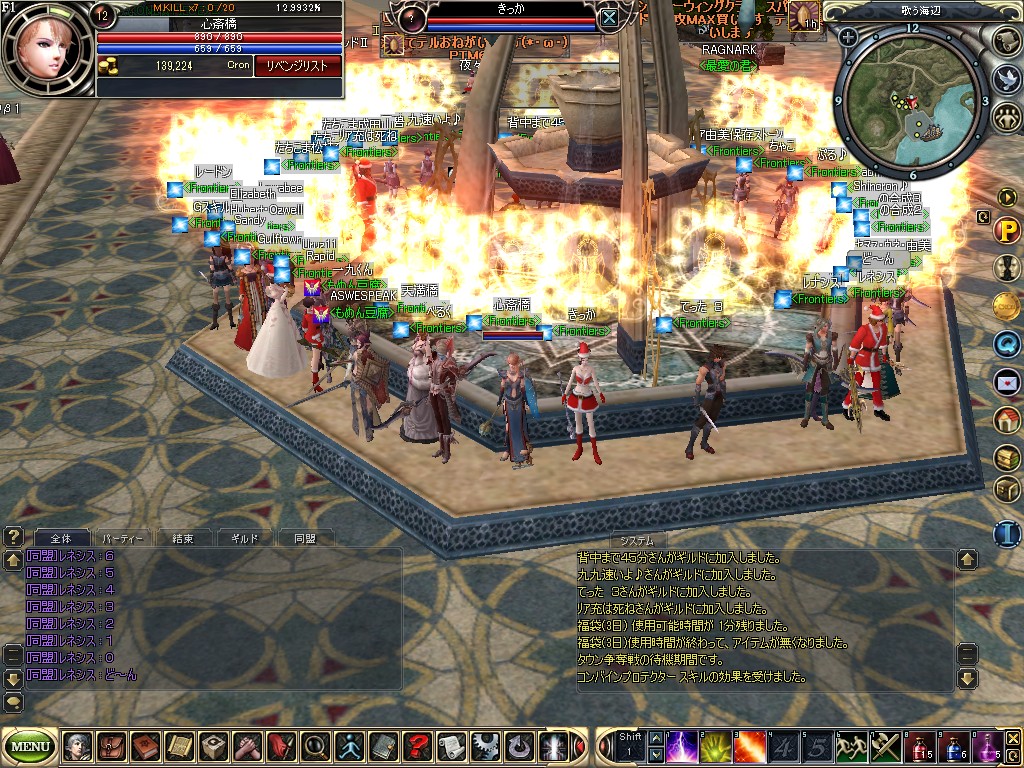Click the magnifying glass search icon
Viewport: 1024px width, 768px height.
click(x=314, y=746)
